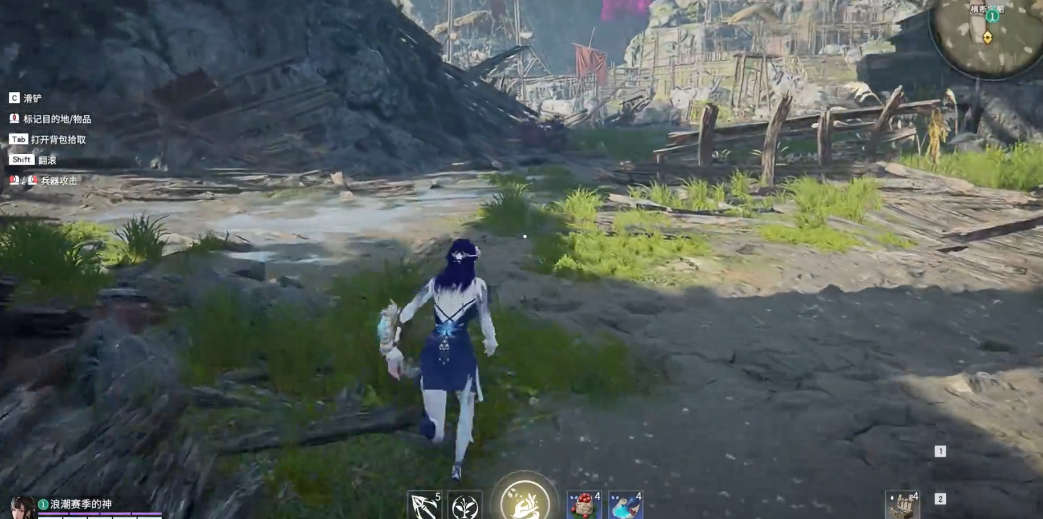Activate the round plant-sprig skill icon
This screenshot has height=519, width=1043.
465,505
